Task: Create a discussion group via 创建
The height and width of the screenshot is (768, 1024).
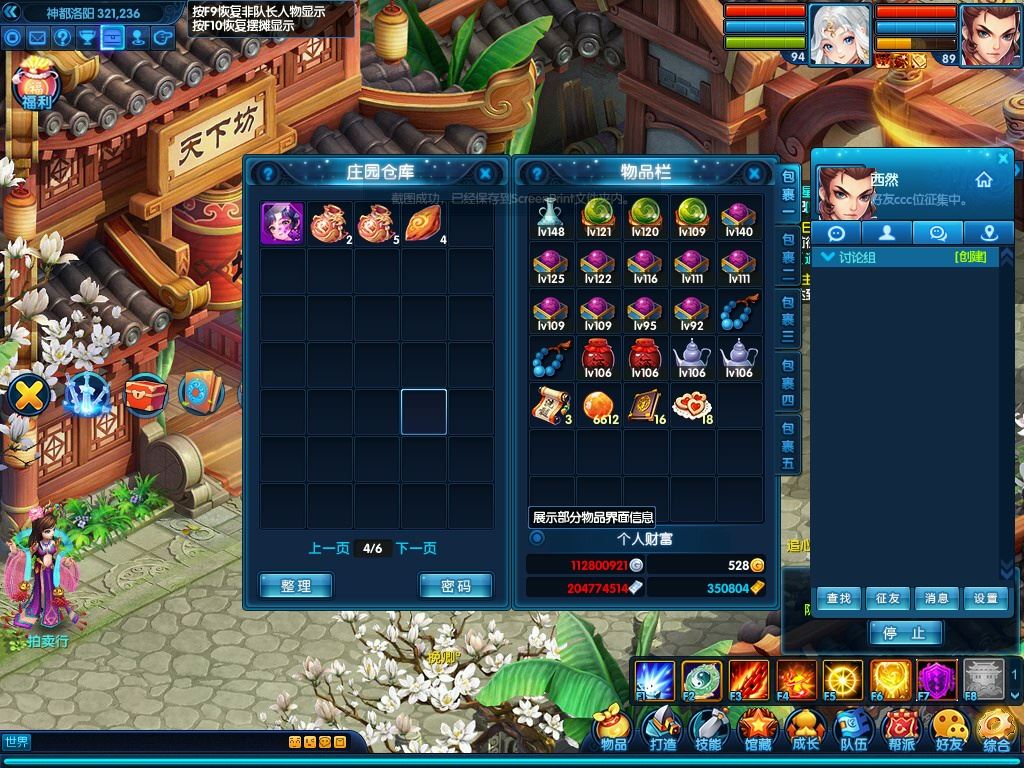Action: click(970, 257)
